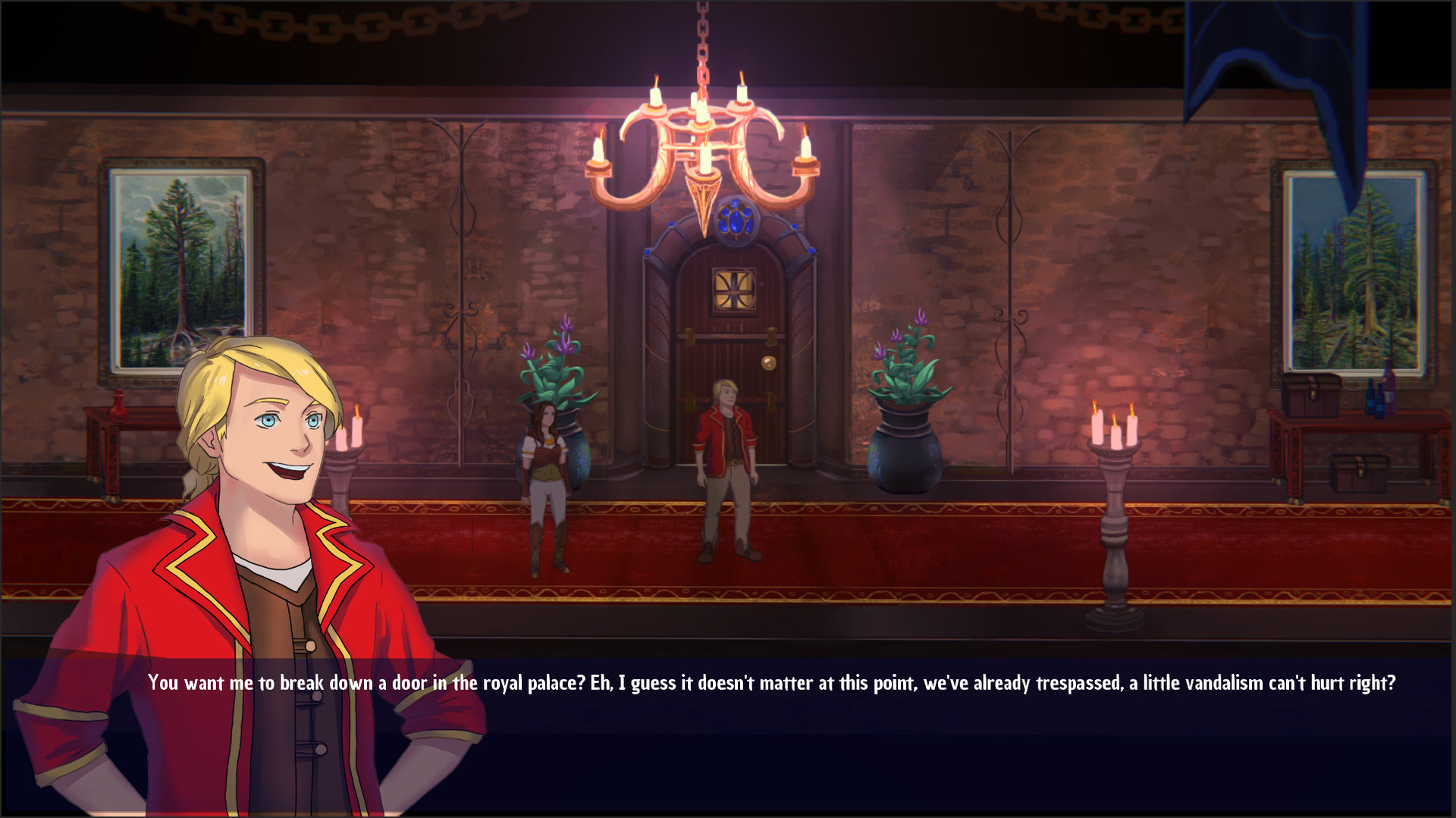Click the chest on the right-side table
This screenshot has height=818, width=1456.
click(1313, 393)
